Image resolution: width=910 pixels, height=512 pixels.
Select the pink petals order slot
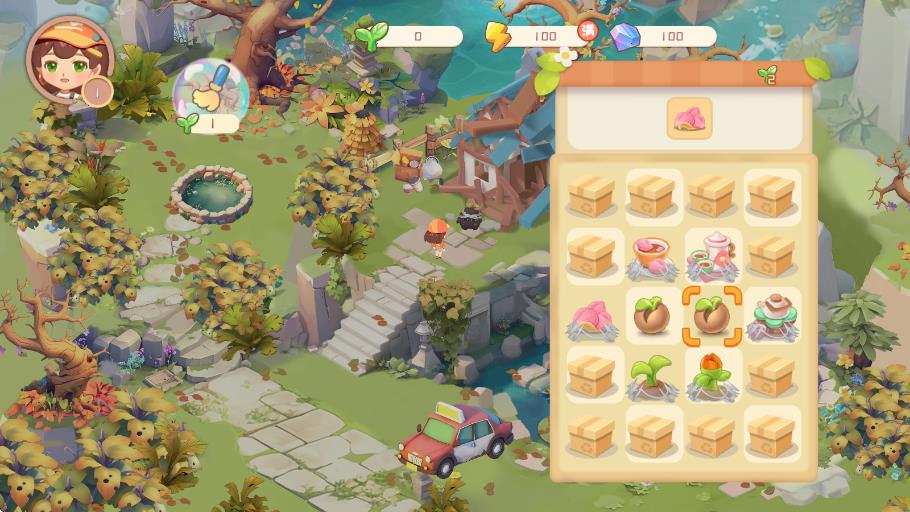coord(689,118)
